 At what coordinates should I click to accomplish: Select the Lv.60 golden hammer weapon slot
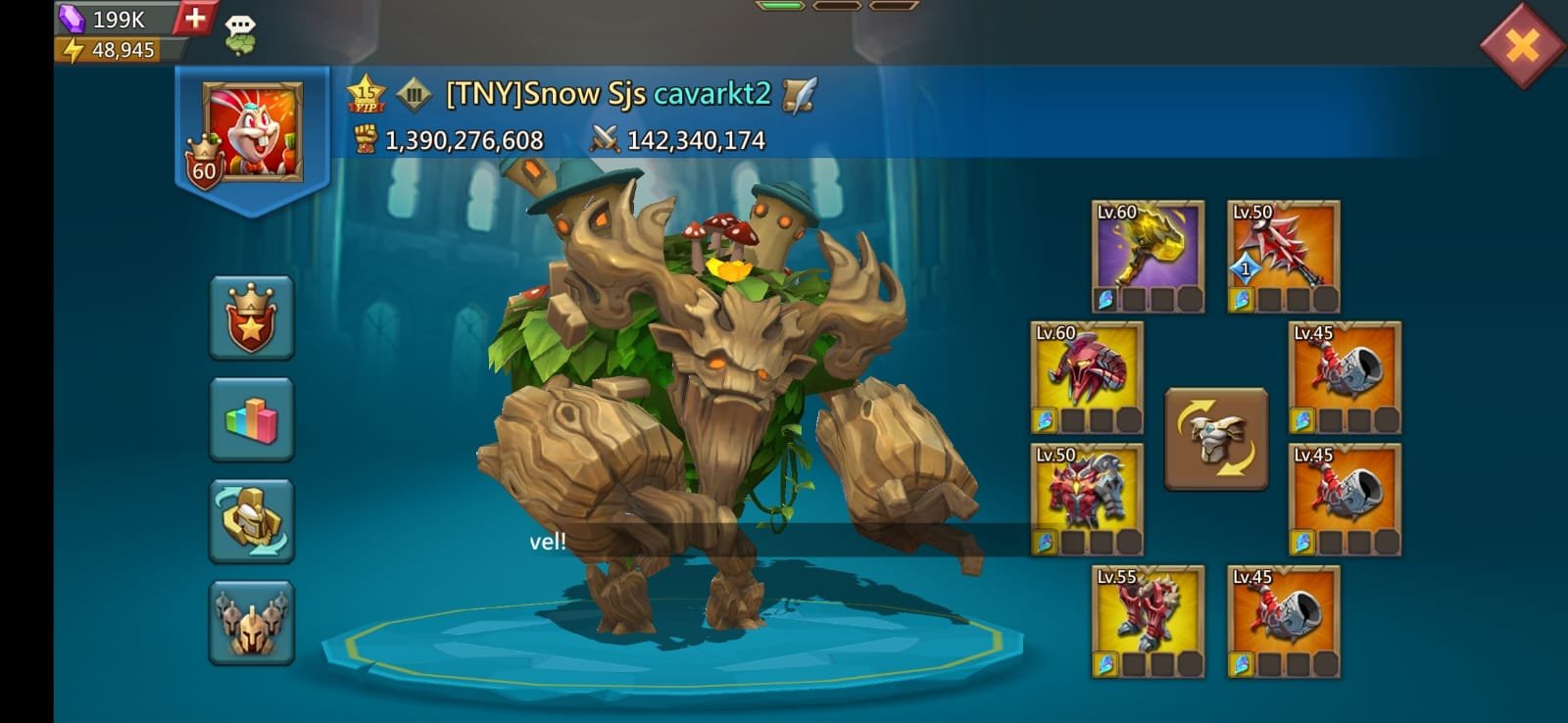[1148, 257]
